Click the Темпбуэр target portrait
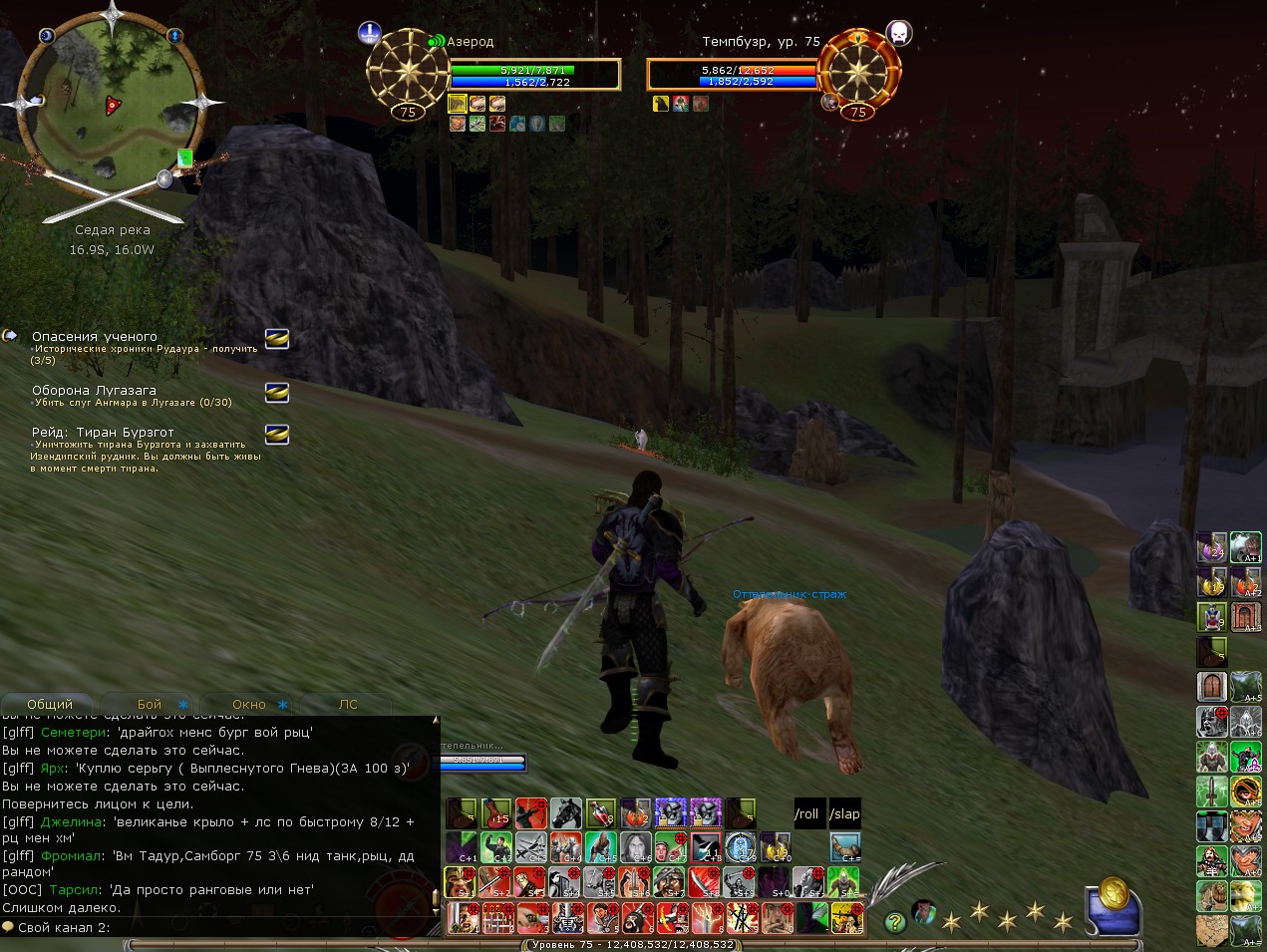This screenshot has width=1267, height=952. (859, 71)
